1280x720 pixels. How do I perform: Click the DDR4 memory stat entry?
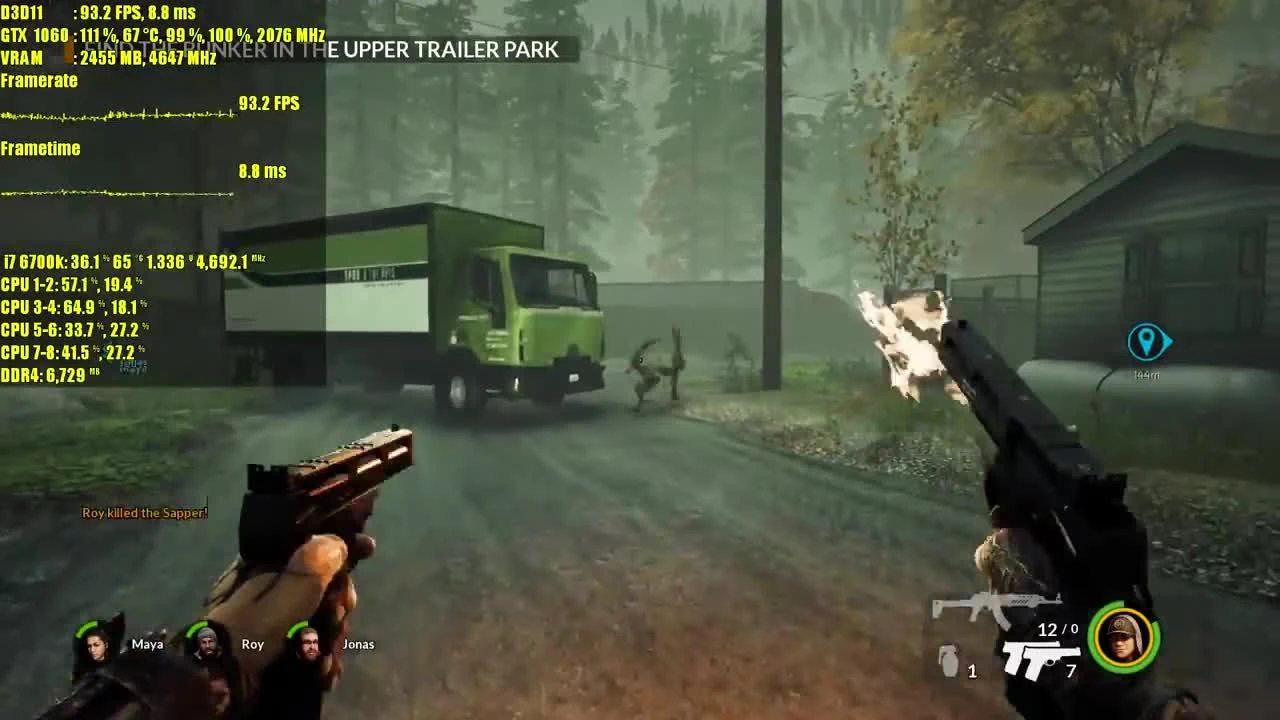click(x=40, y=376)
